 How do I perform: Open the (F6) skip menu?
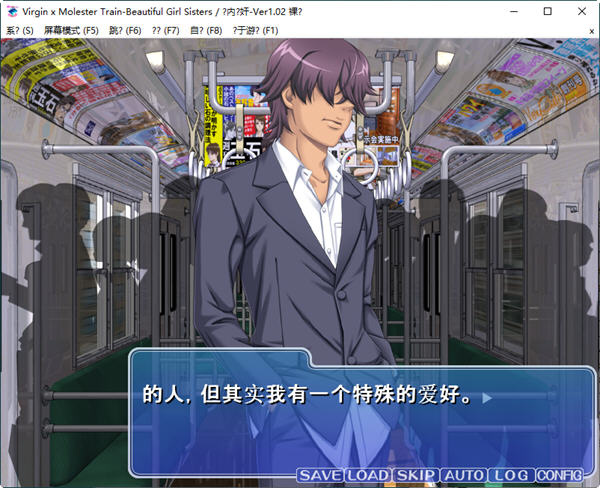click(125, 31)
